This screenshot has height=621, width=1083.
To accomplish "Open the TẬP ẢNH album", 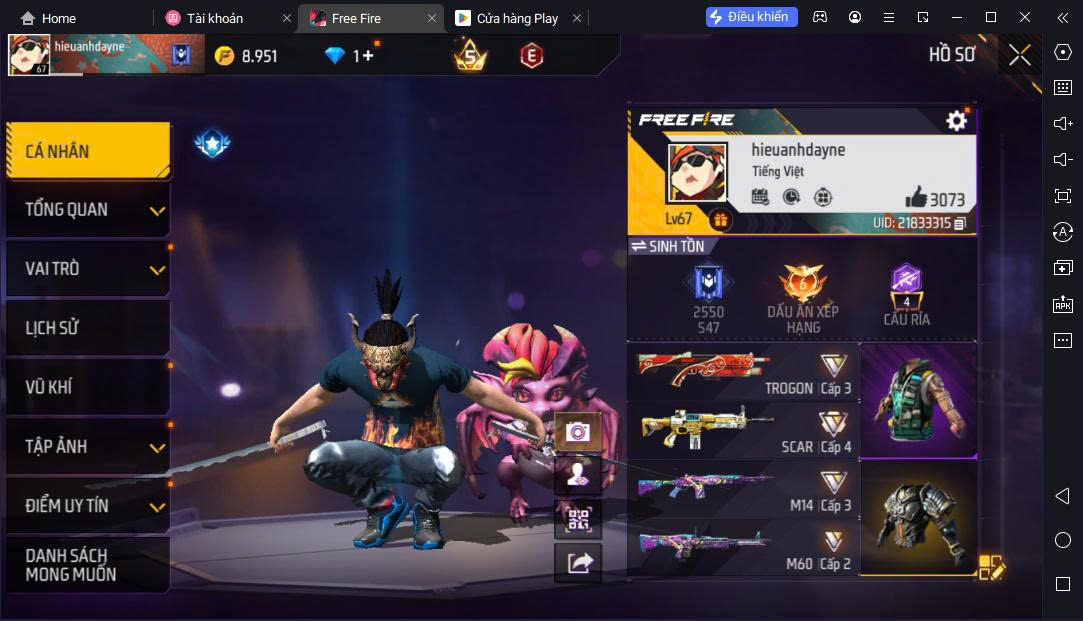I will (88, 446).
